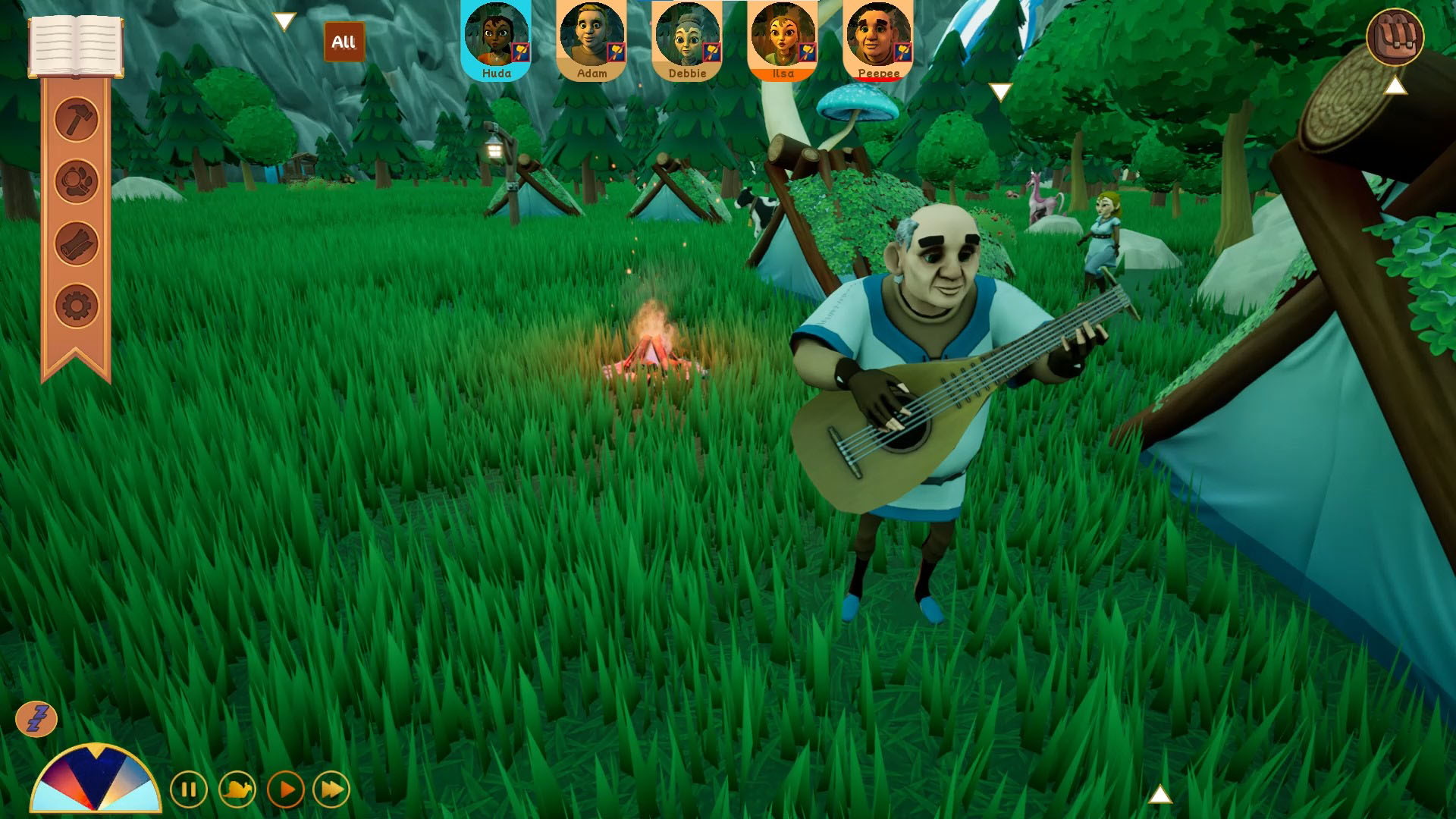This screenshot has height=819, width=1456.
Task: Open the book journal at the top left
Action: (x=76, y=45)
